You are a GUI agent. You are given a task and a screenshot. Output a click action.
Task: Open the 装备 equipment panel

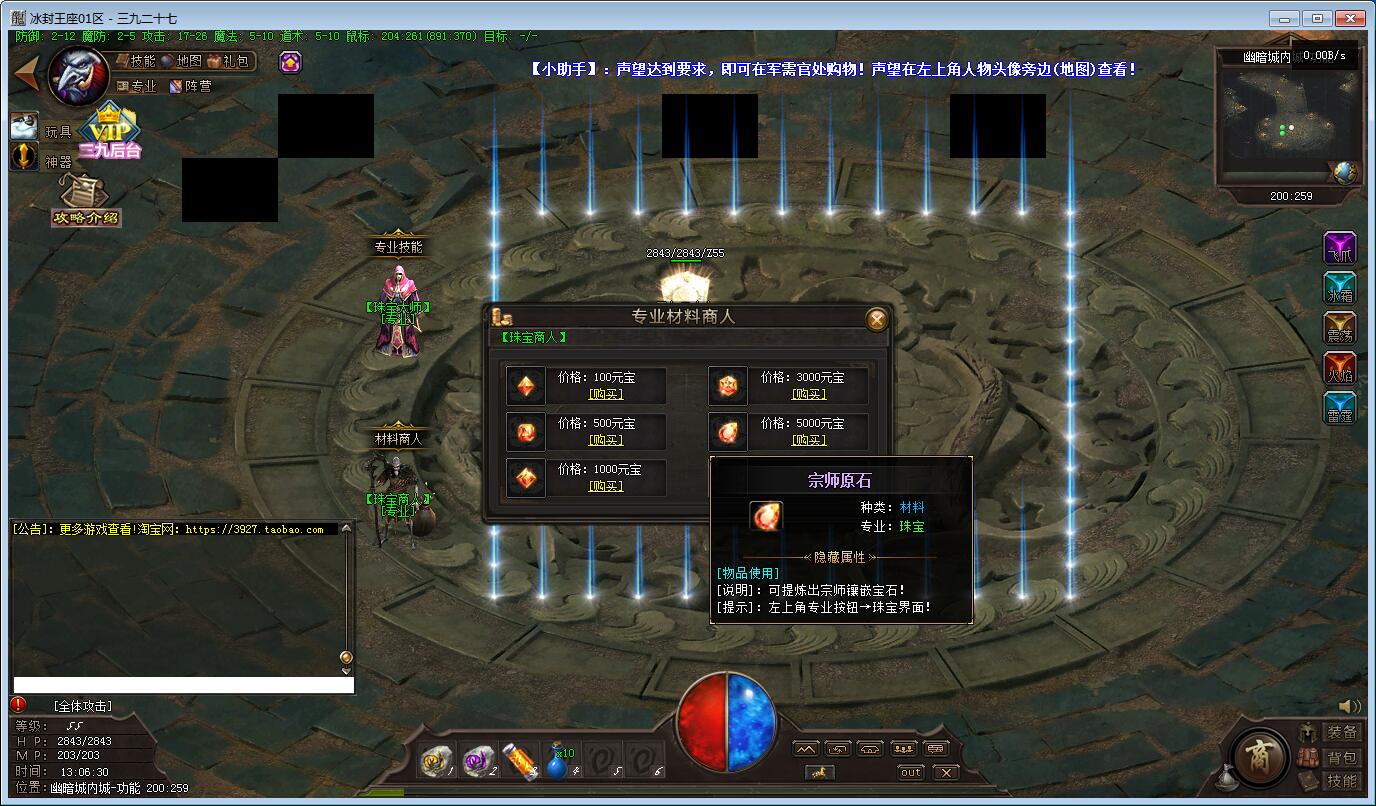click(x=1340, y=732)
